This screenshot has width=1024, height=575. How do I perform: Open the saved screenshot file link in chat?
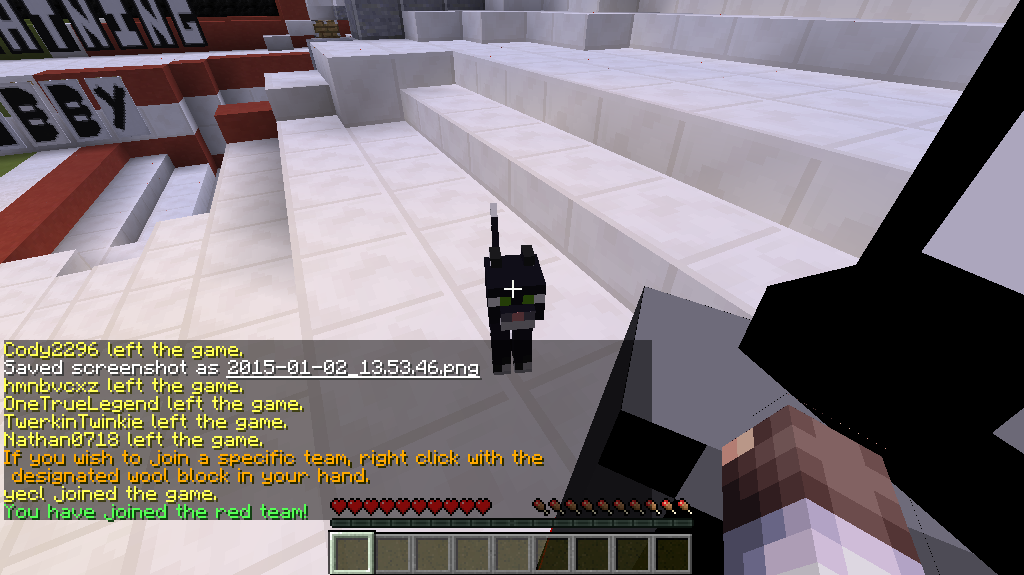click(353, 368)
